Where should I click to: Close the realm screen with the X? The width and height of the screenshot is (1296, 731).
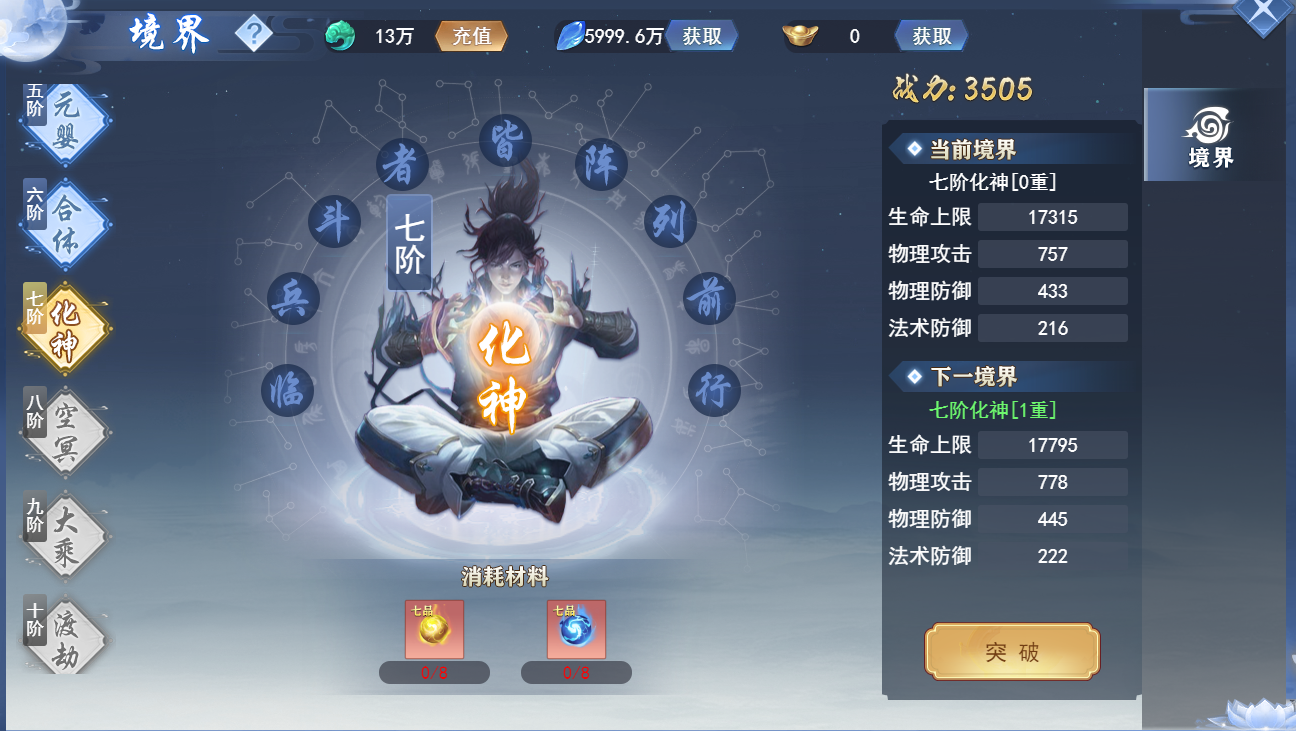pos(1263,14)
